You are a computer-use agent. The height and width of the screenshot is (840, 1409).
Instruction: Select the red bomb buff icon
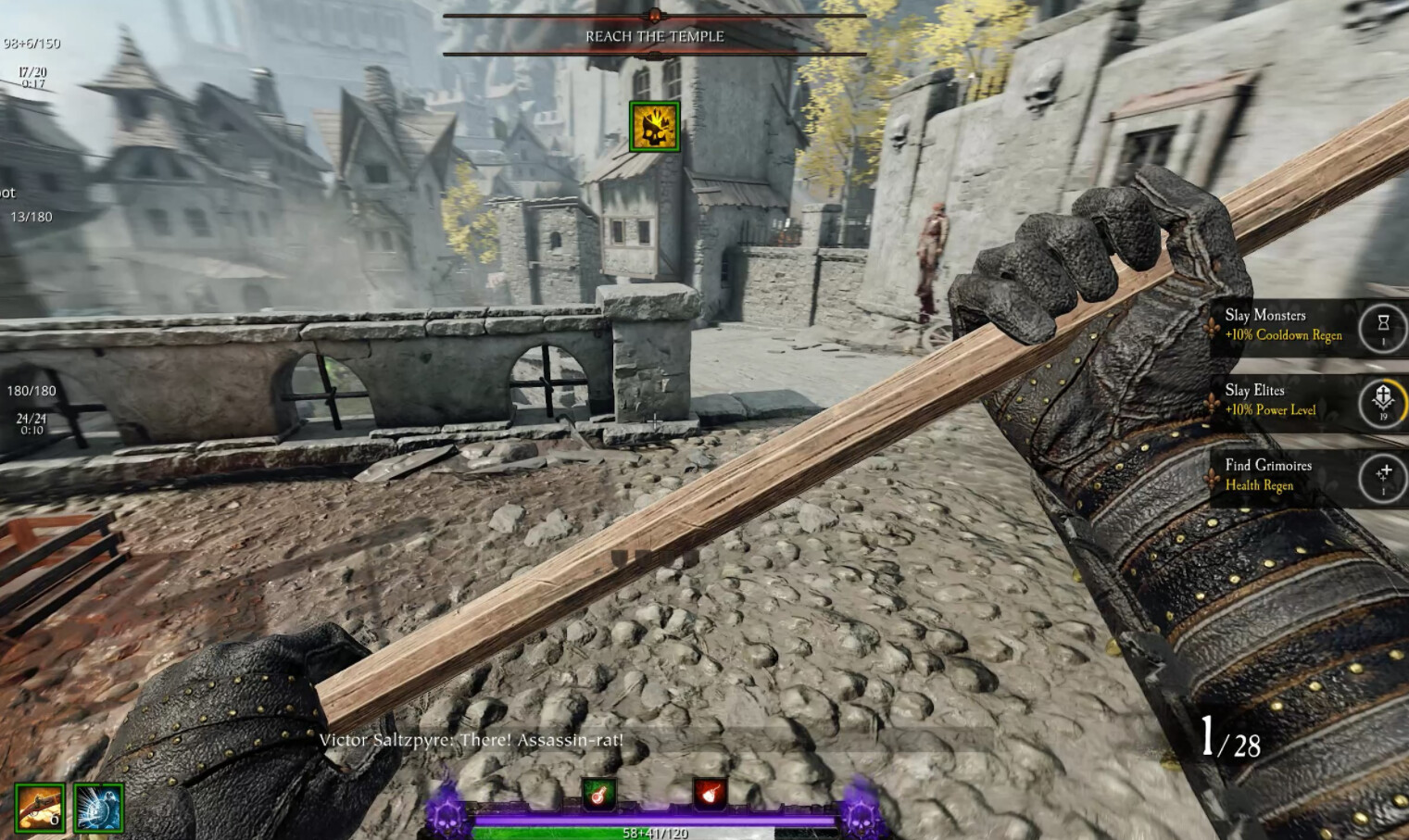(710, 794)
